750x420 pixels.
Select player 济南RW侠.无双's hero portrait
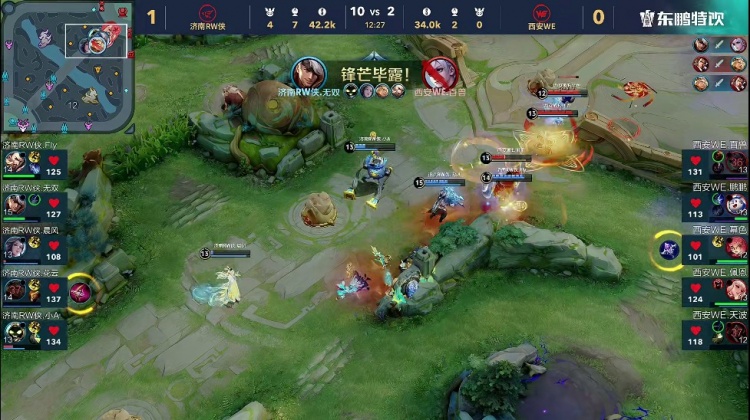15,204
